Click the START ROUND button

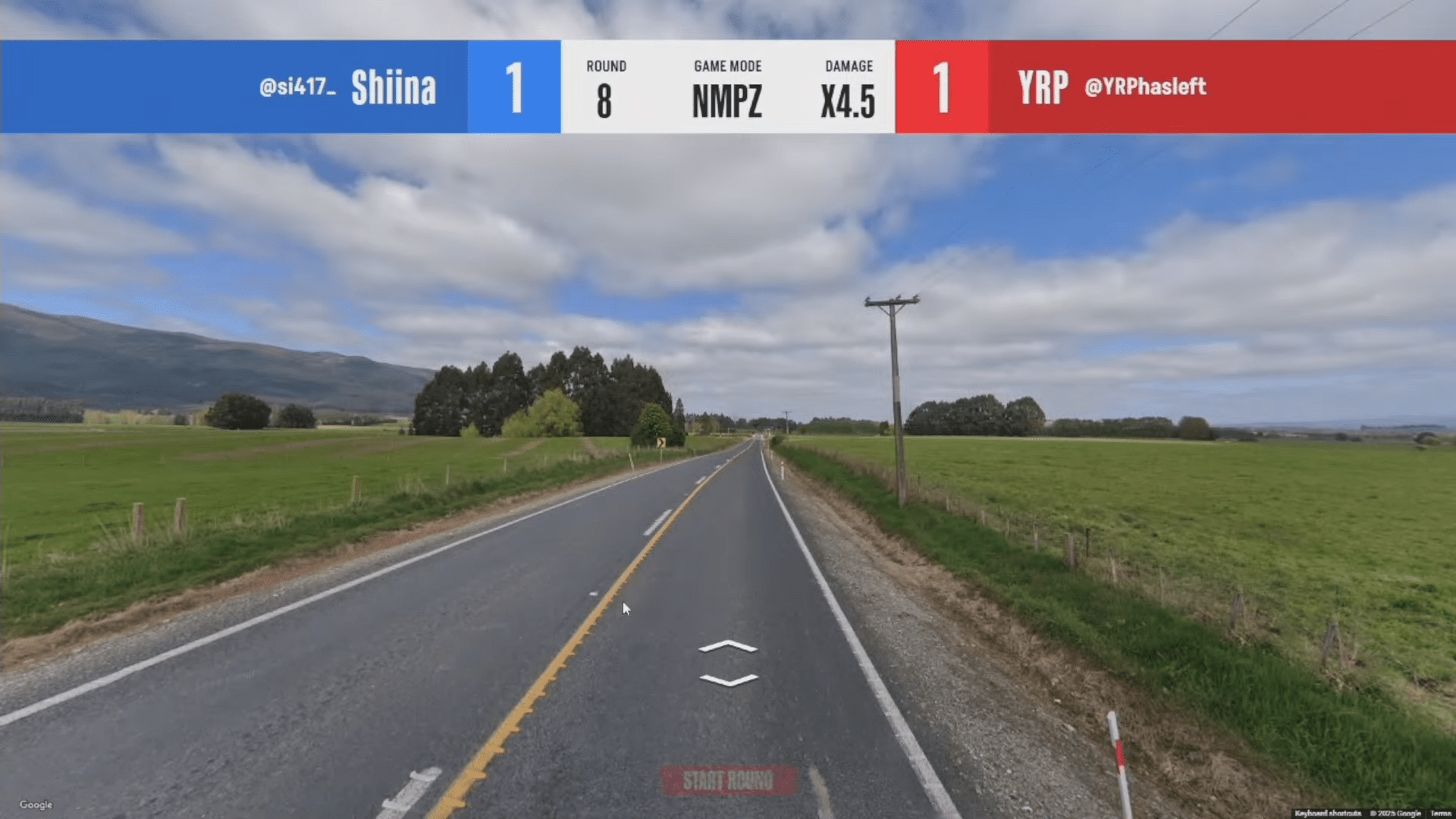point(728,780)
